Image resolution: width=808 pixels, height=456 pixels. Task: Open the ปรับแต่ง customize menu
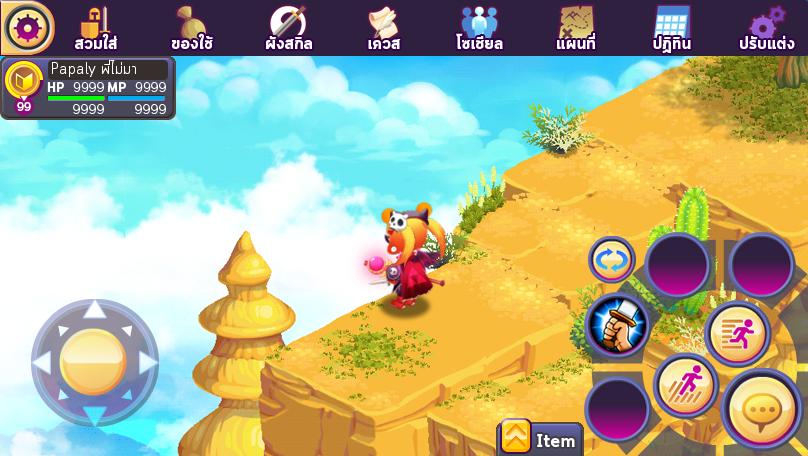(x=767, y=28)
